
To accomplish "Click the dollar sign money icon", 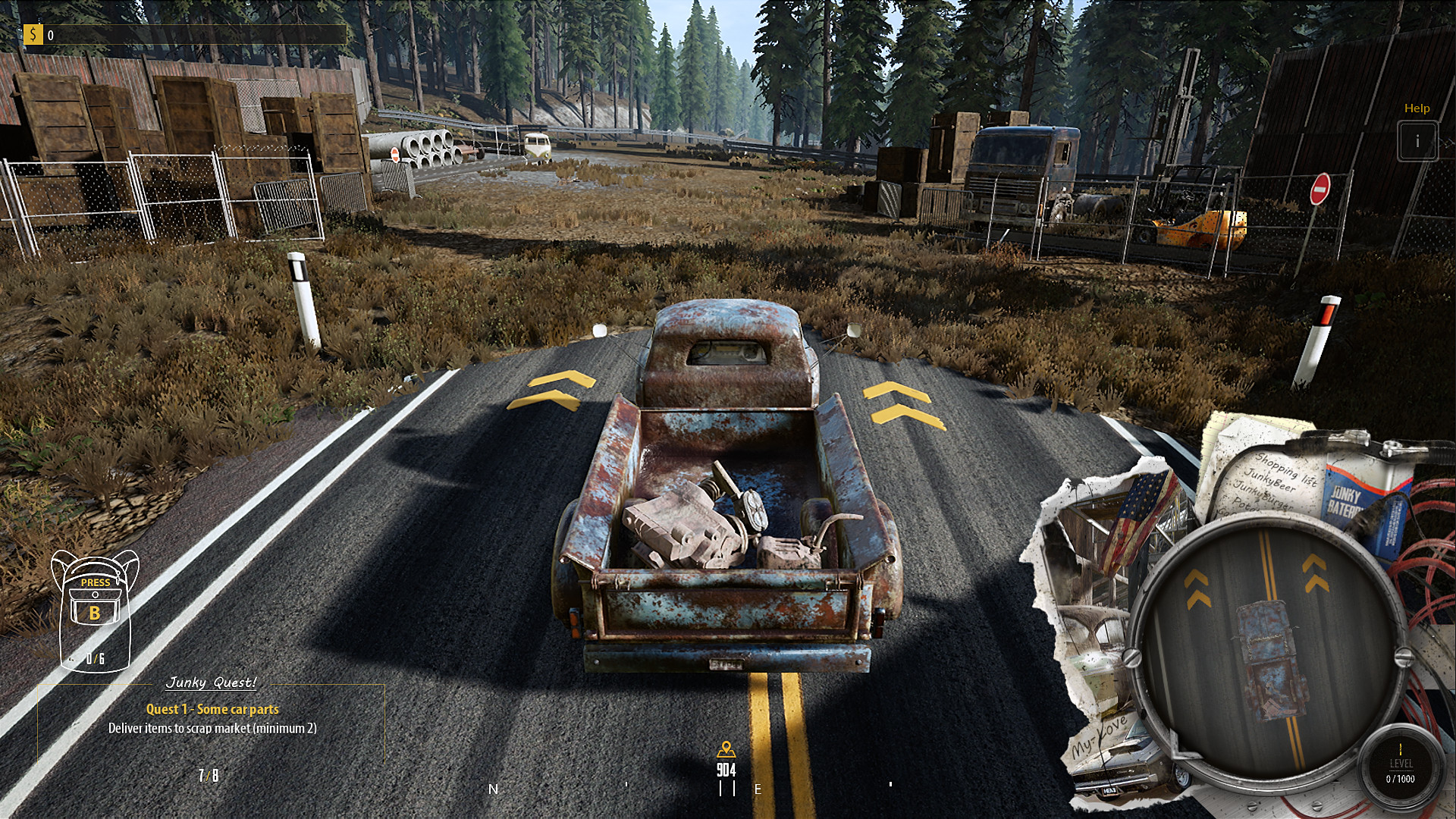I will pos(33,33).
